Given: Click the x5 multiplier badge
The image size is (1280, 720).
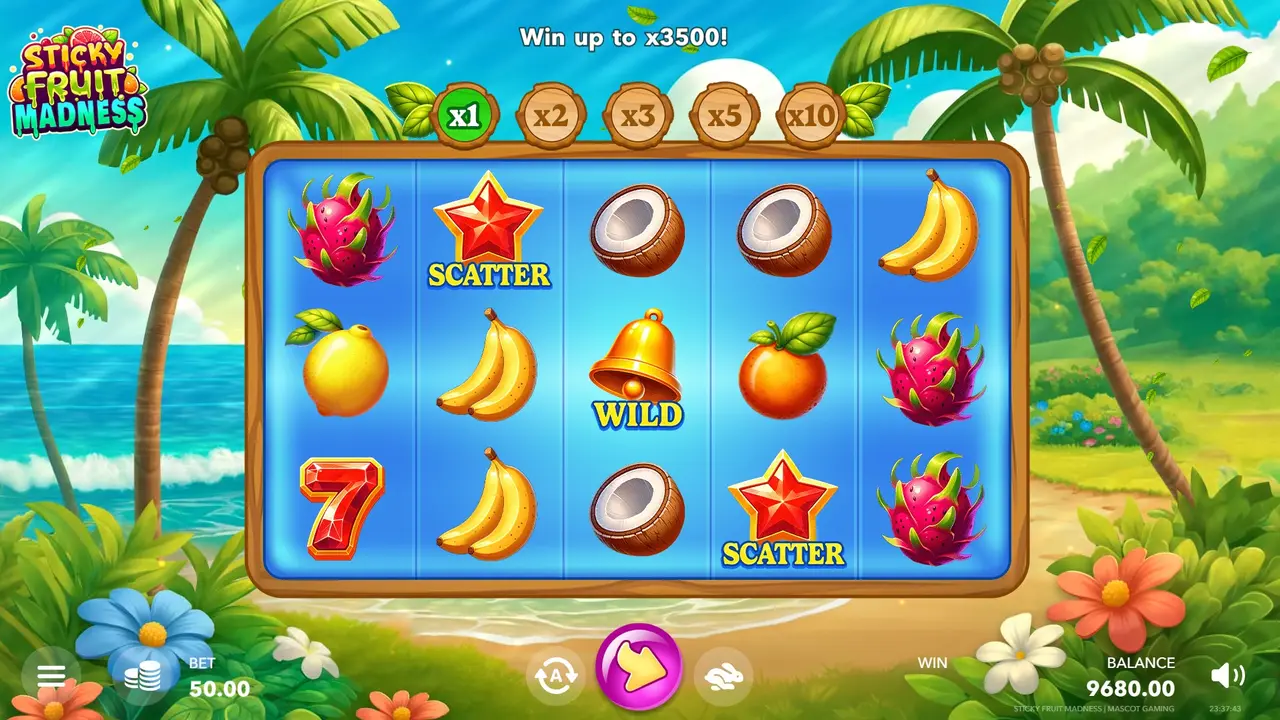Looking at the screenshot, I should (723, 113).
